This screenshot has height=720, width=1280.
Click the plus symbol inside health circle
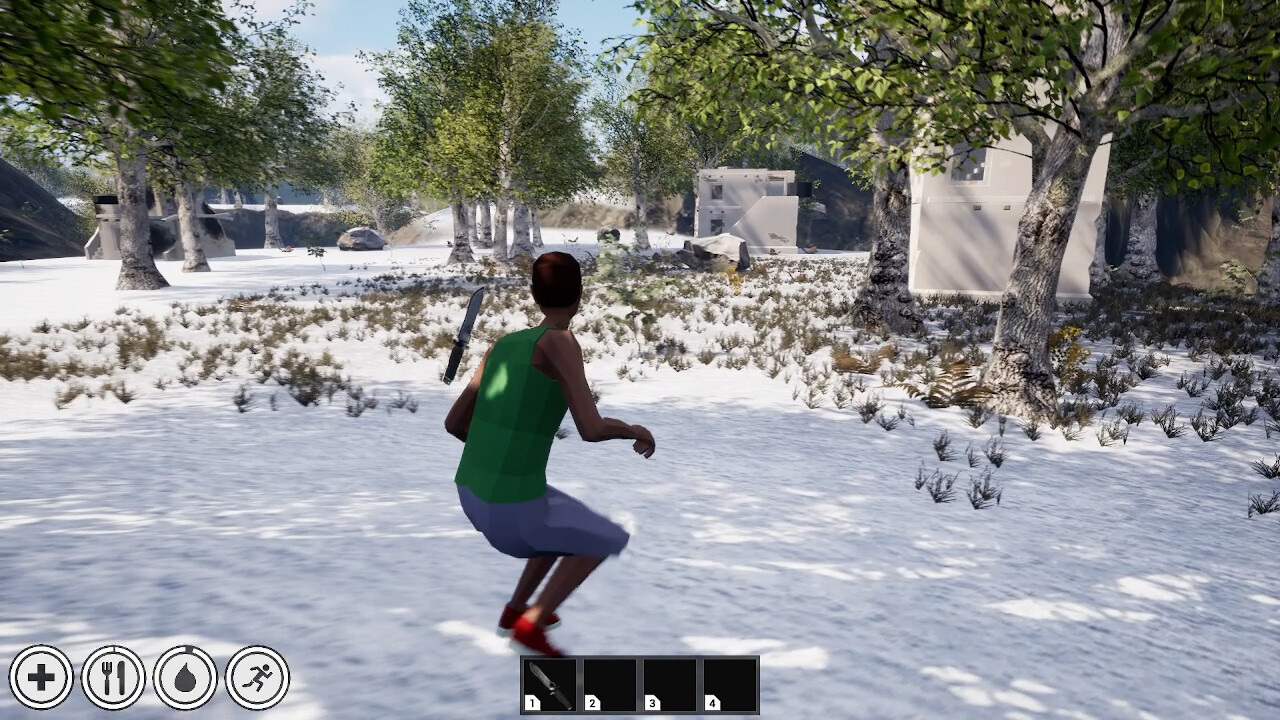point(39,677)
